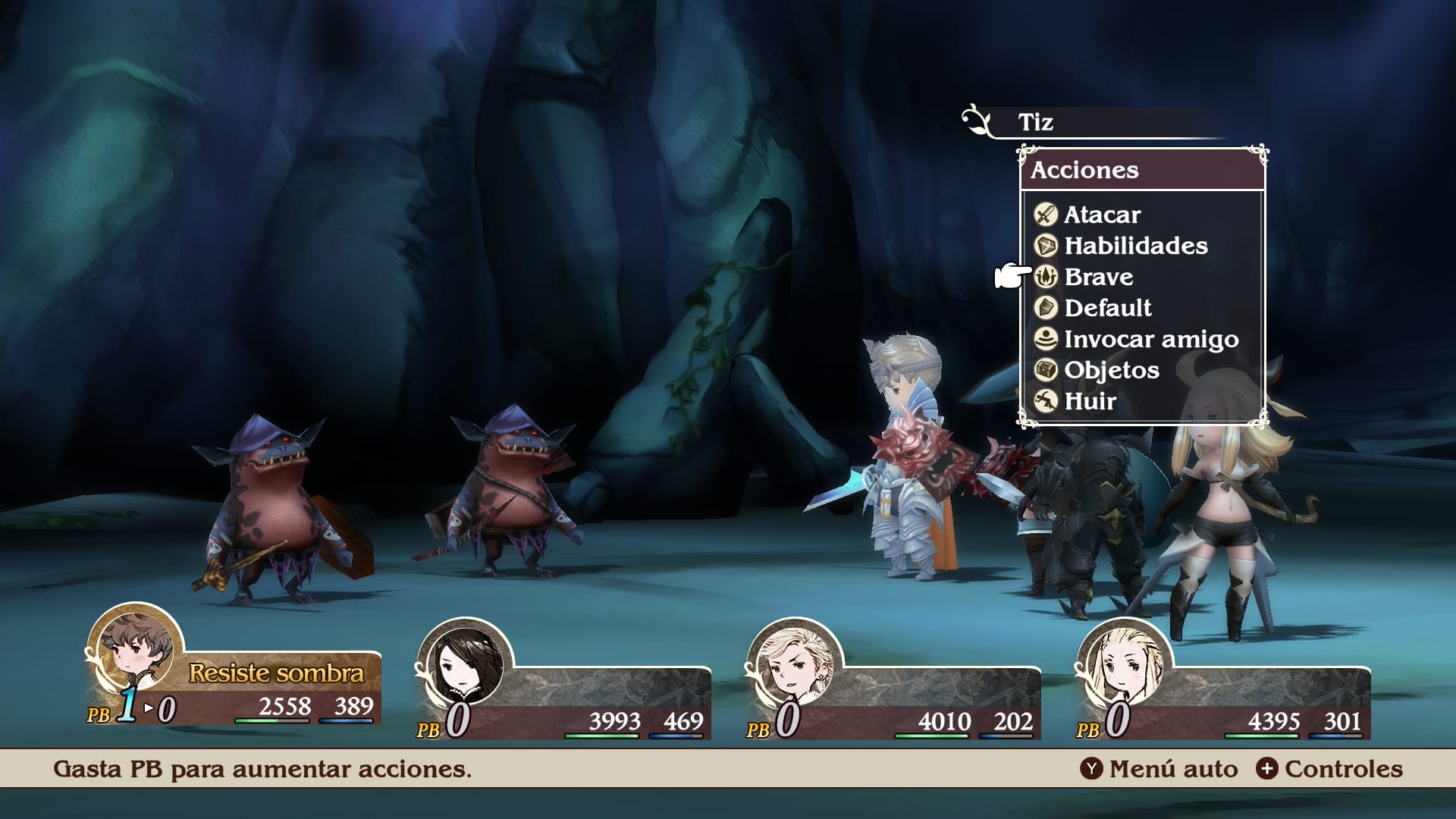The height and width of the screenshot is (819, 1456).
Task: Click the Acciones panel header
Action: (x=1086, y=171)
